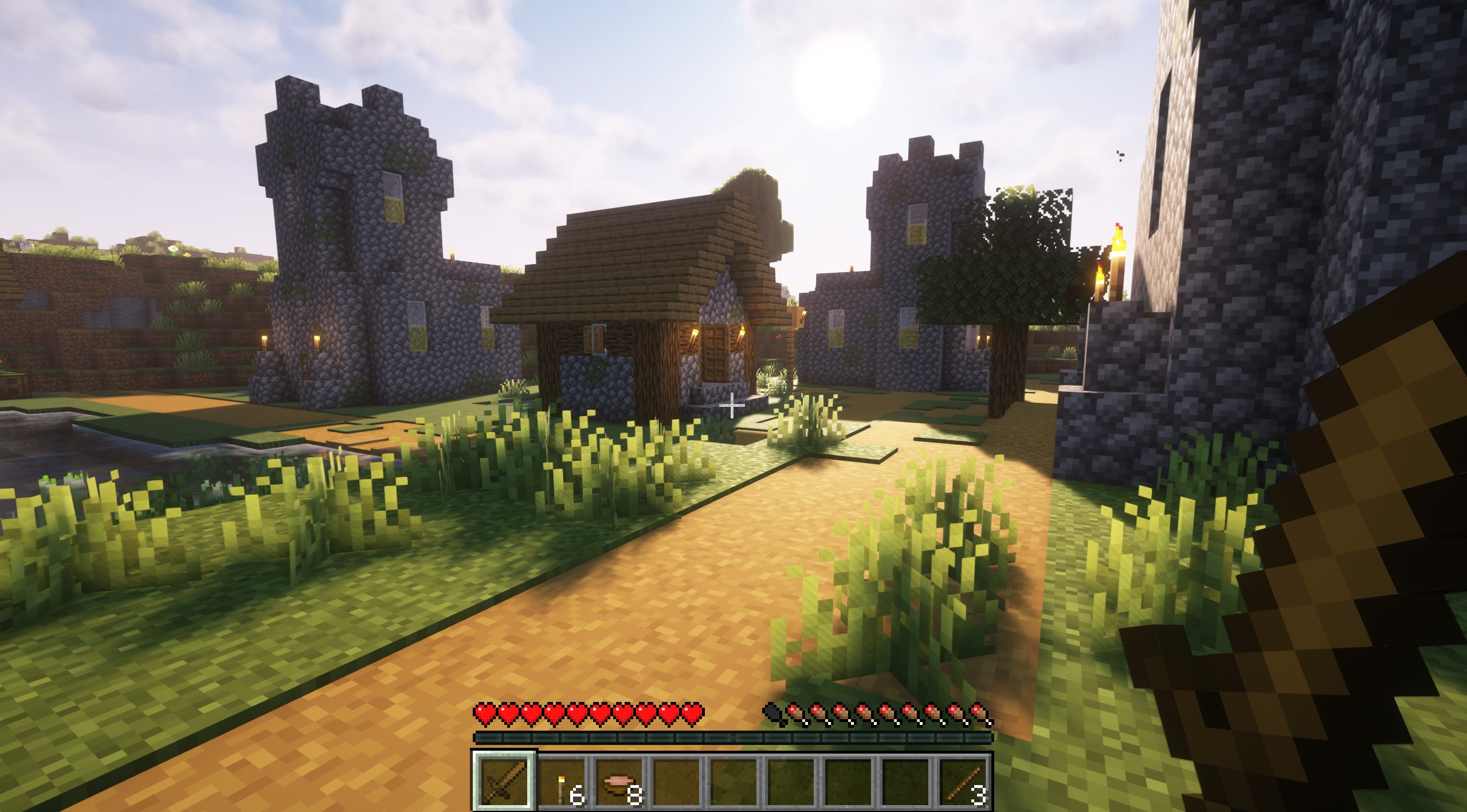
Task: Select the wooden sword hotbar slot
Action: click(504, 780)
